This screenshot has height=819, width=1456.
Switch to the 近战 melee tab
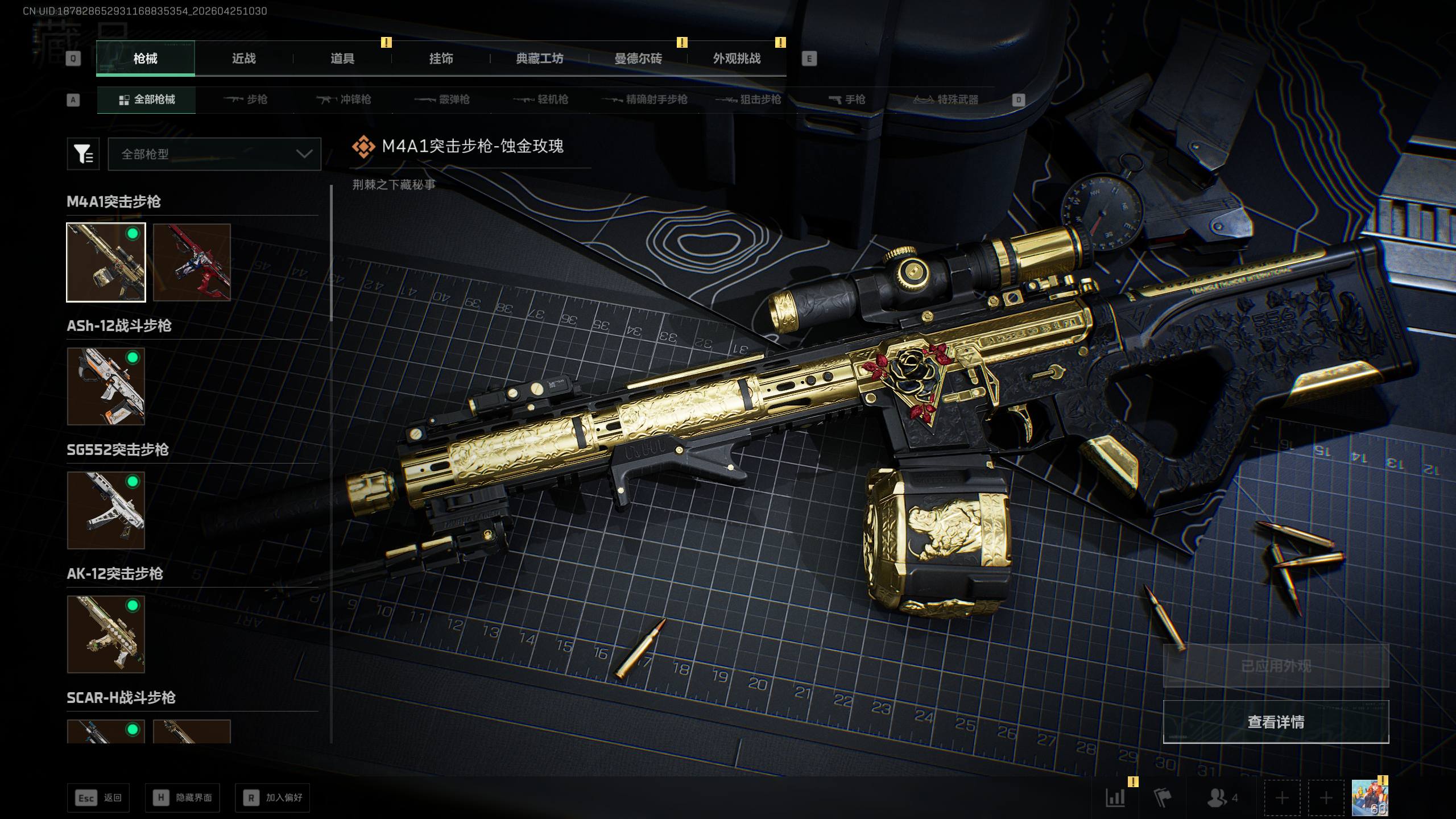(243, 59)
